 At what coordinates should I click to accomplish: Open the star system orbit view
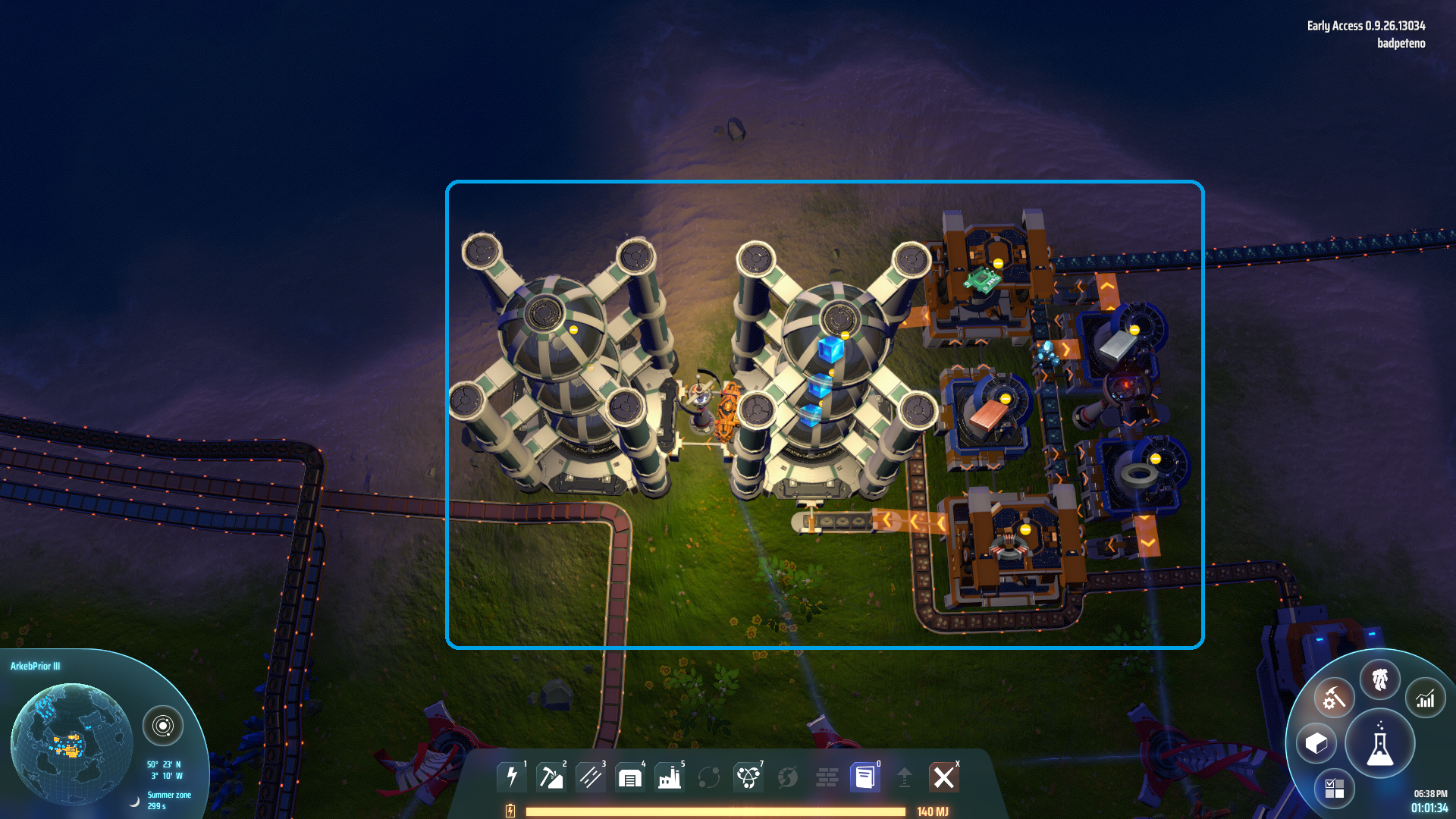163,726
